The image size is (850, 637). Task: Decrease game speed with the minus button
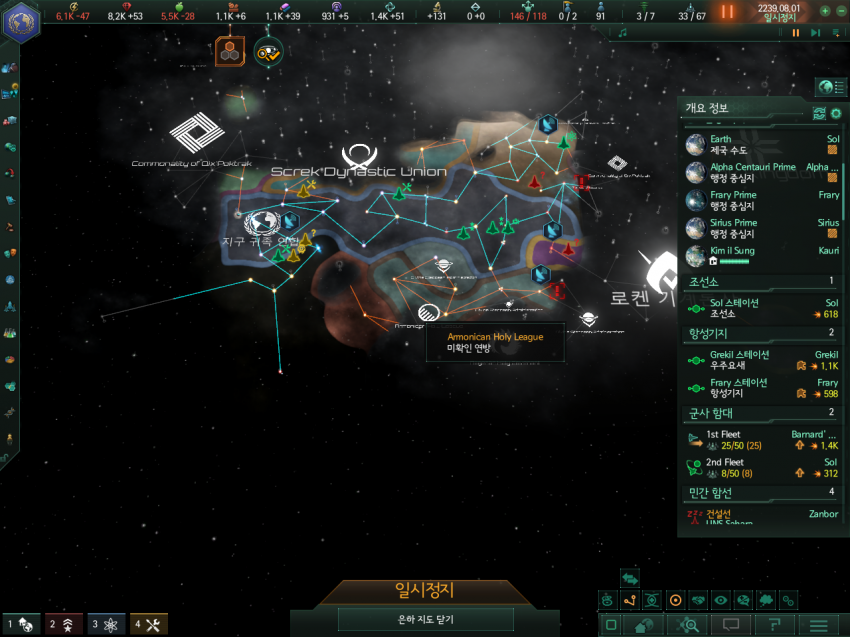click(x=840, y=11)
